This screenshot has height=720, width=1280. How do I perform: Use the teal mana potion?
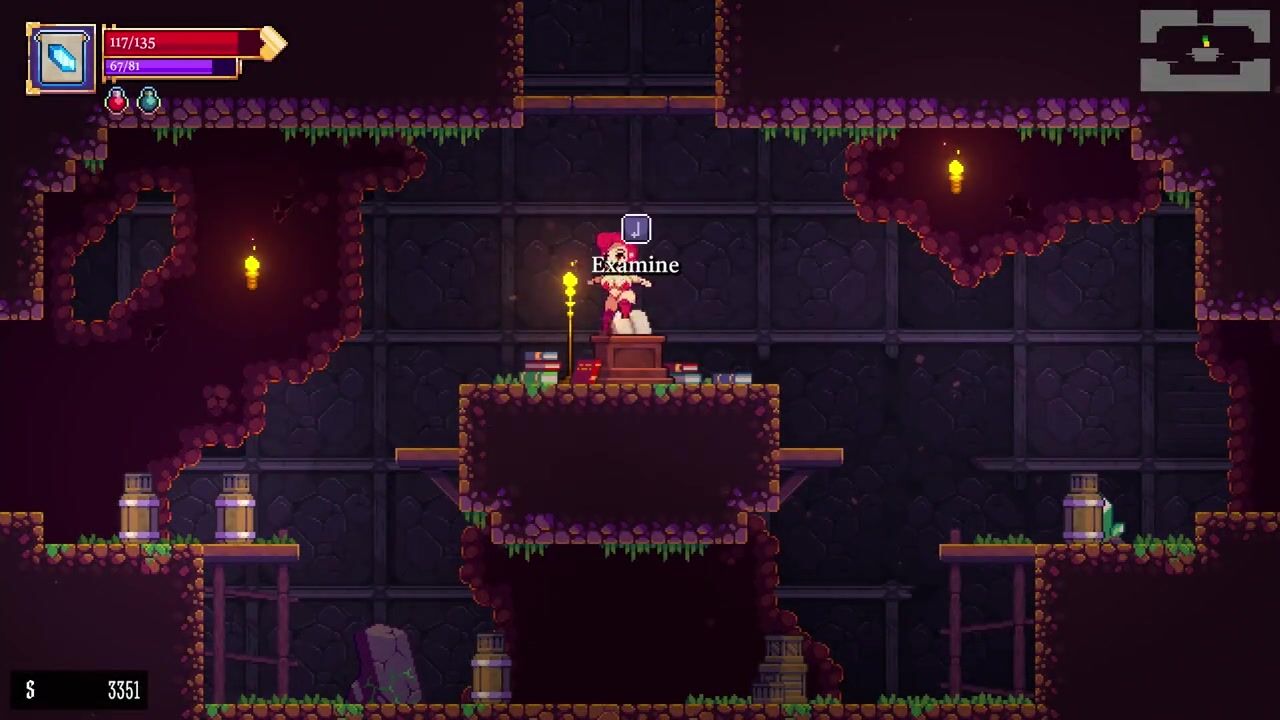(148, 100)
